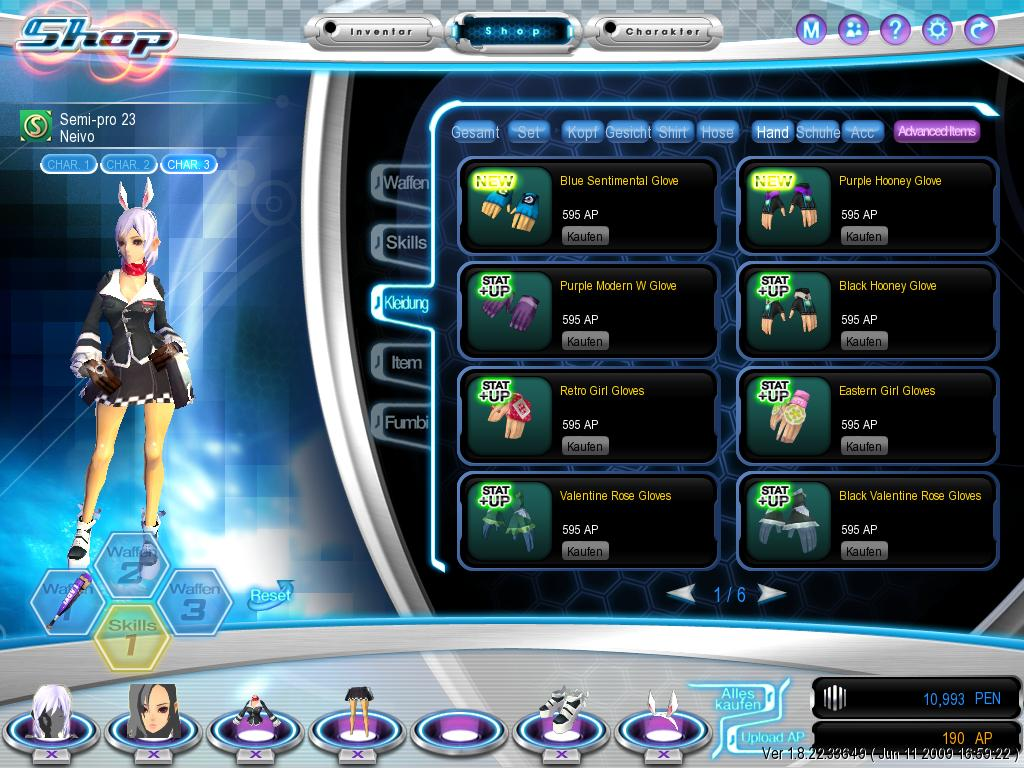Viewport: 1024px width, 768px height.
Task: Show the Schuhe clothing filter
Action: tap(818, 132)
